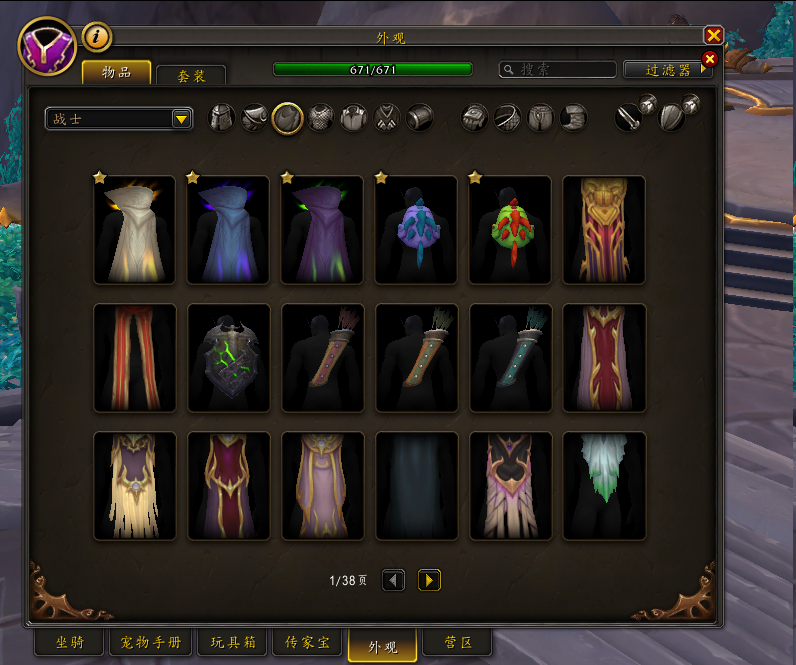Open the 坐骑 mounts tab
Viewport: 796px width, 665px height.
[69, 642]
